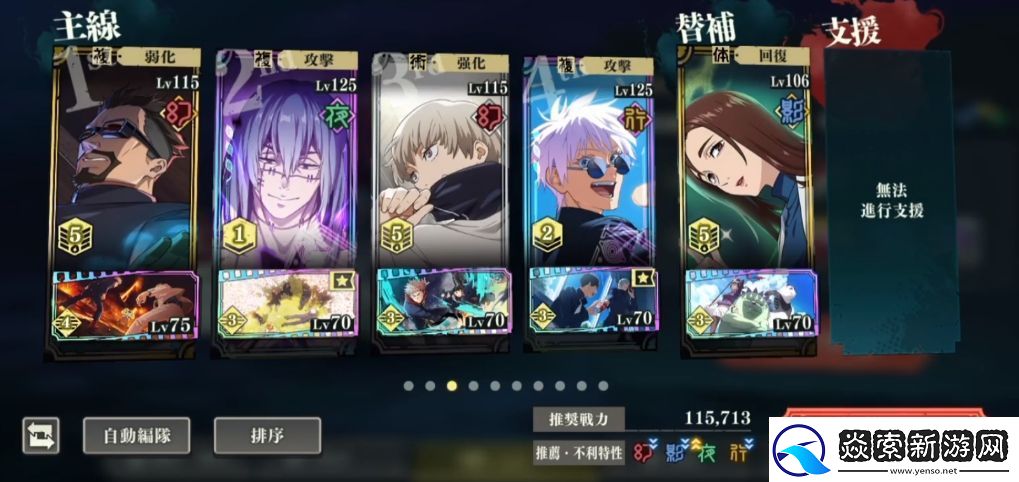Click the 自動編隊 auto-formation button
The height and width of the screenshot is (482, 1019).
(138, 436)
